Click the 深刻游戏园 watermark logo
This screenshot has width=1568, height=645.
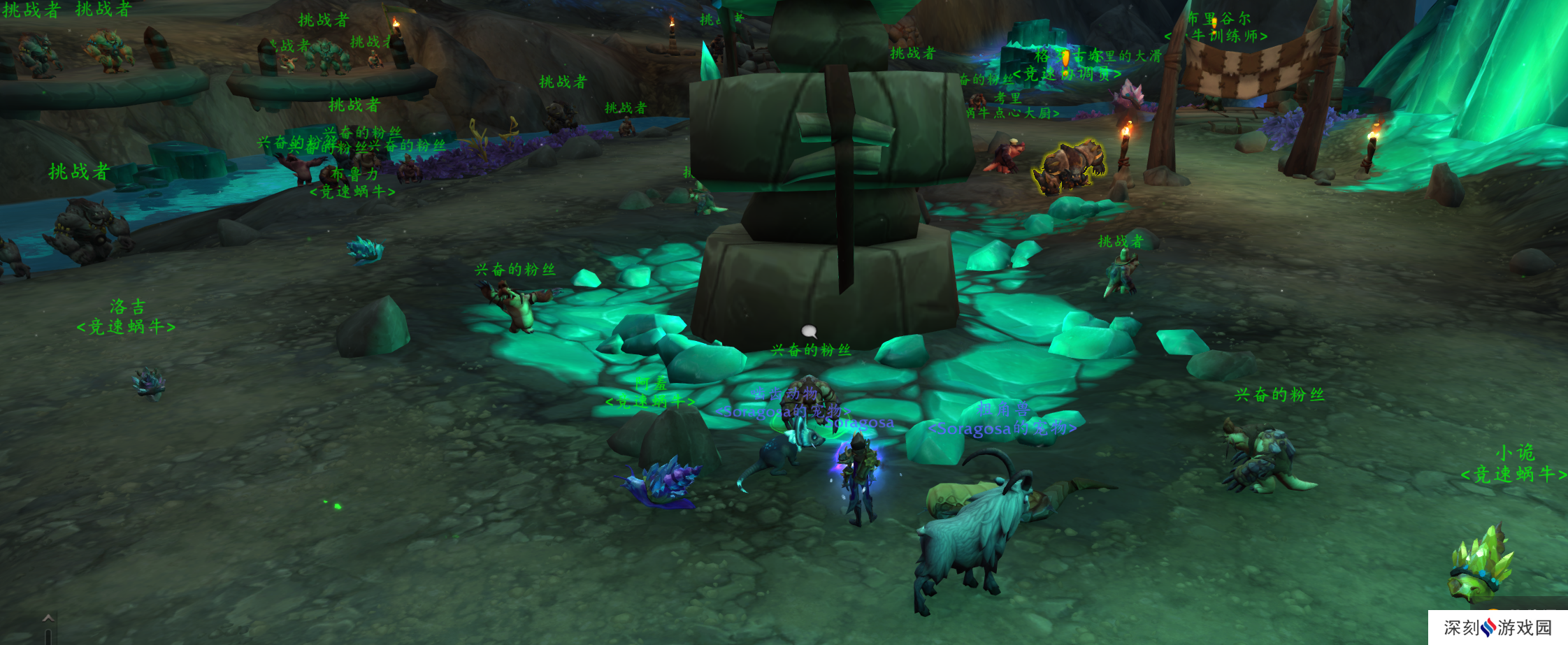tap(1497, 628)
